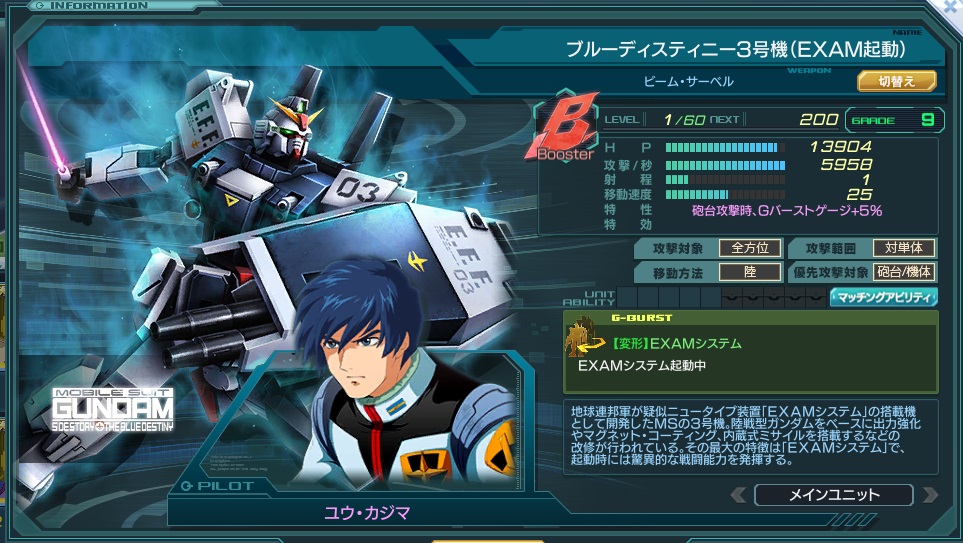The height and width of the screenshot is (543, 963).
Task: Select the メインユニット button
Action: [x=833, y=495]
